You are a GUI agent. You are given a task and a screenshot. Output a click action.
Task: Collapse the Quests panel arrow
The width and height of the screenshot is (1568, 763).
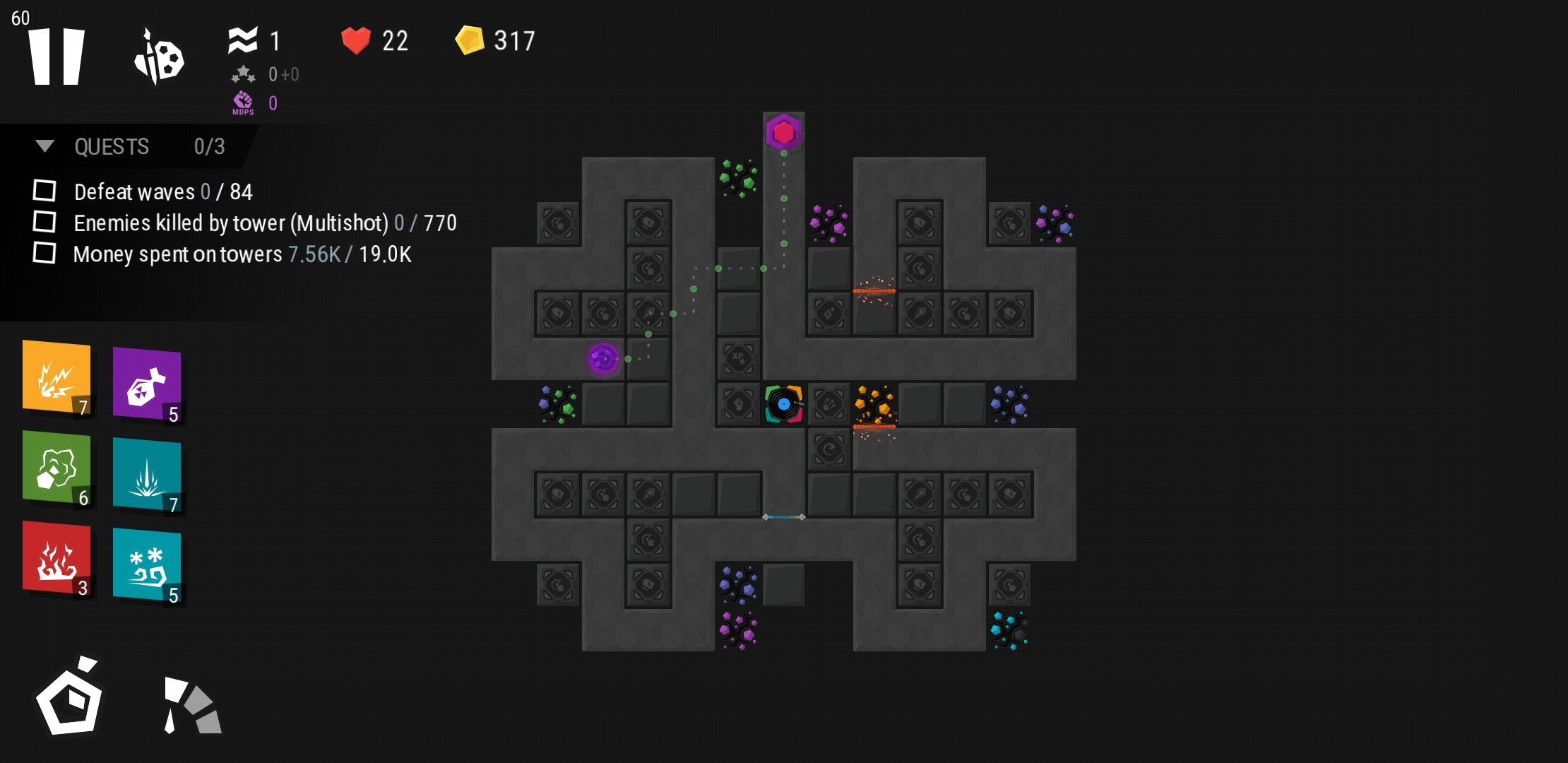click(x=44, y=146)
